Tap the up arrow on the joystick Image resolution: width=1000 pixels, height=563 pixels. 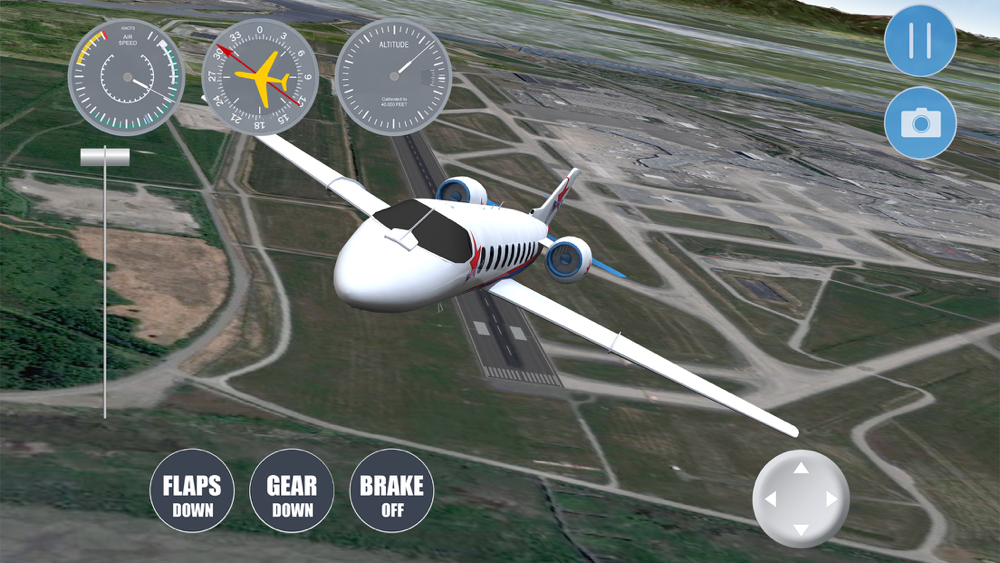800,468
